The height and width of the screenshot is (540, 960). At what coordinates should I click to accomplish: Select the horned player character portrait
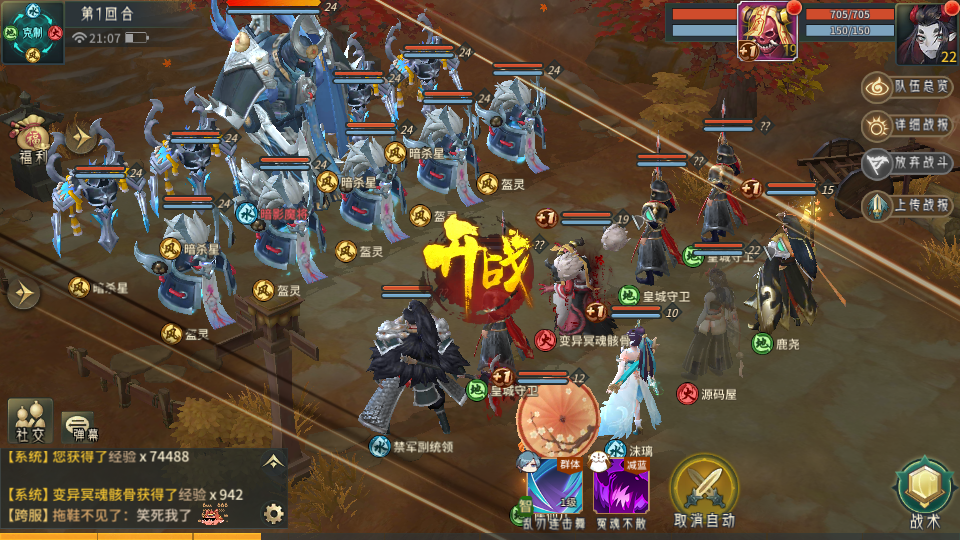pos(927,32)
